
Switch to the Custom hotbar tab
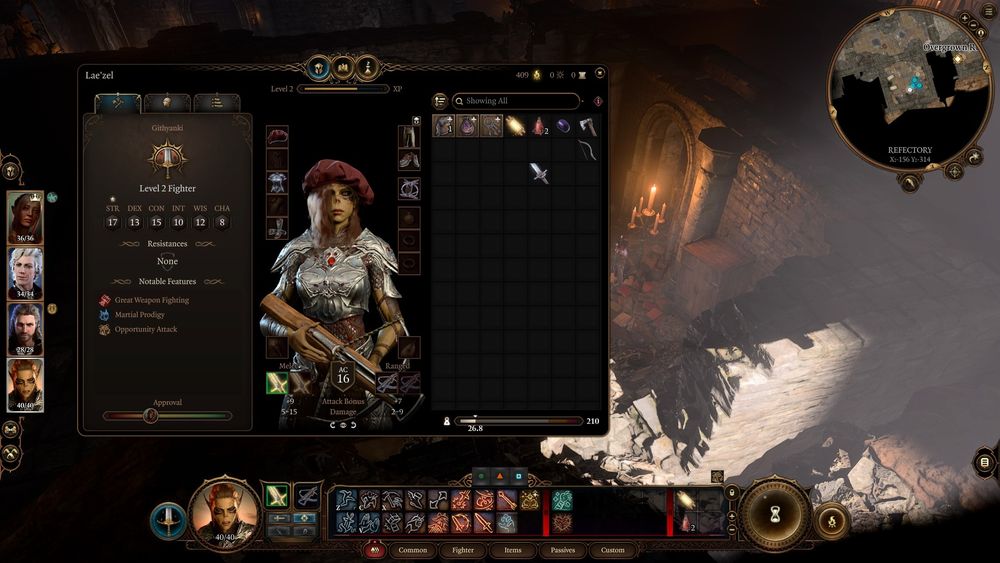pos(612,550)
